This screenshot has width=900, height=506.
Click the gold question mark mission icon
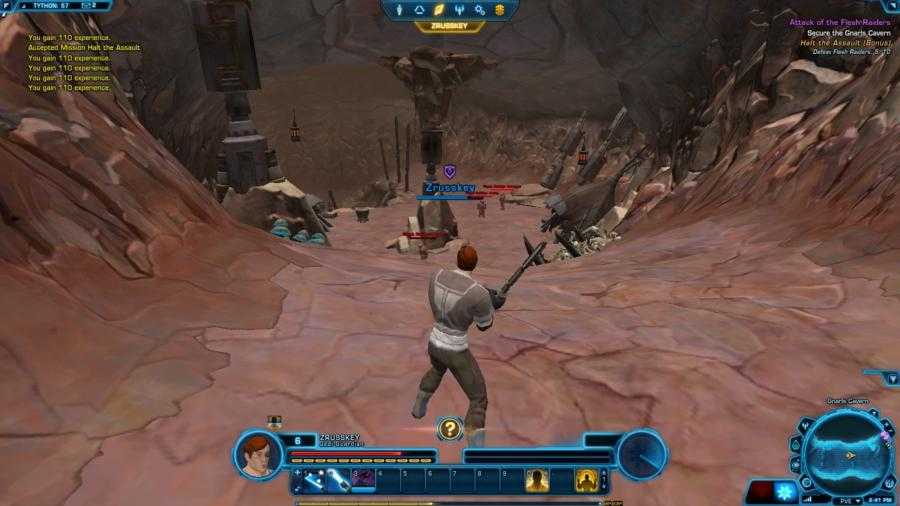pyautogui.click(x=450, y=429)
